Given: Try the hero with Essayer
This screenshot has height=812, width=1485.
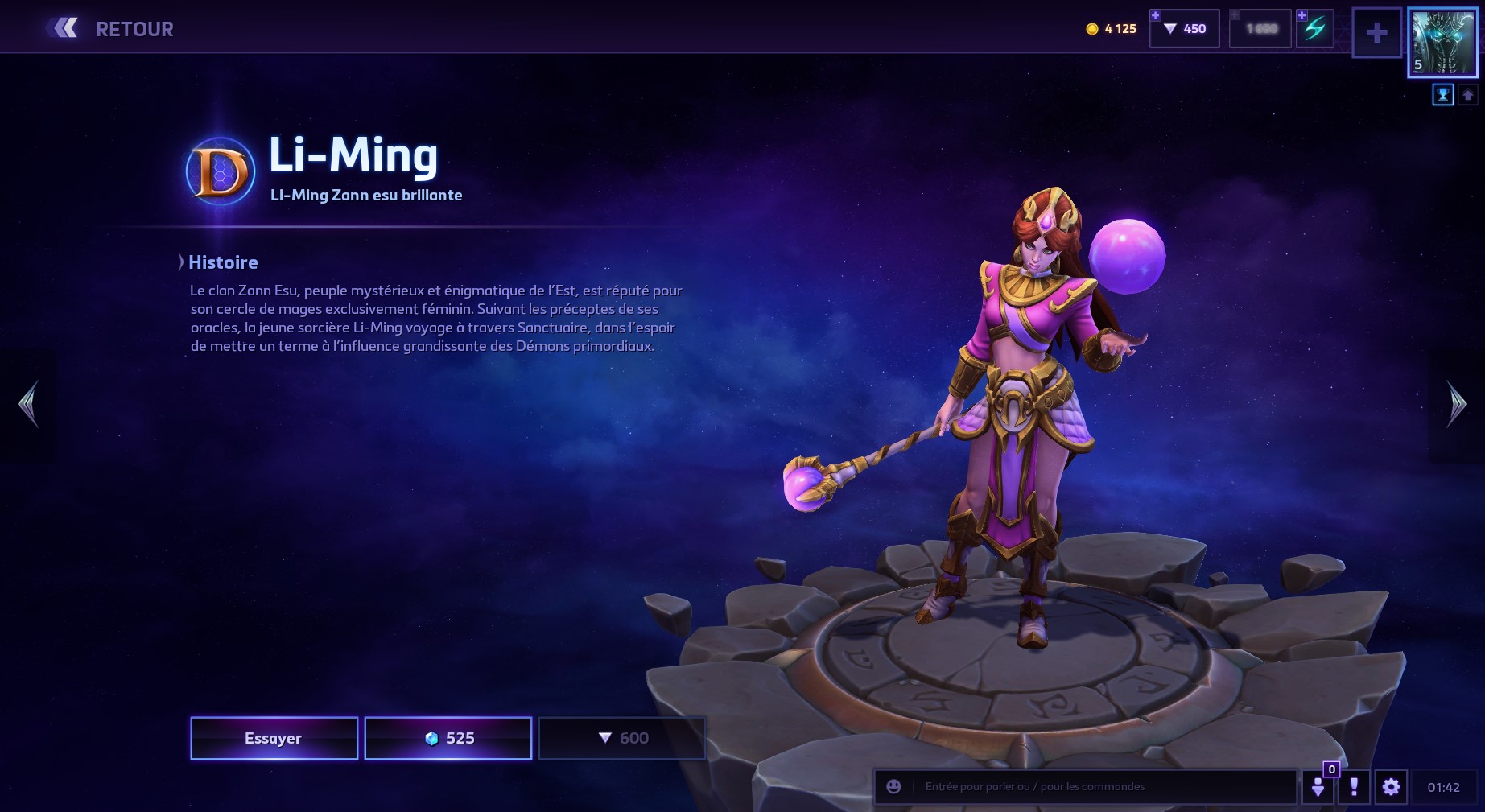Looking at the screenshot, I should pos(274,738).
